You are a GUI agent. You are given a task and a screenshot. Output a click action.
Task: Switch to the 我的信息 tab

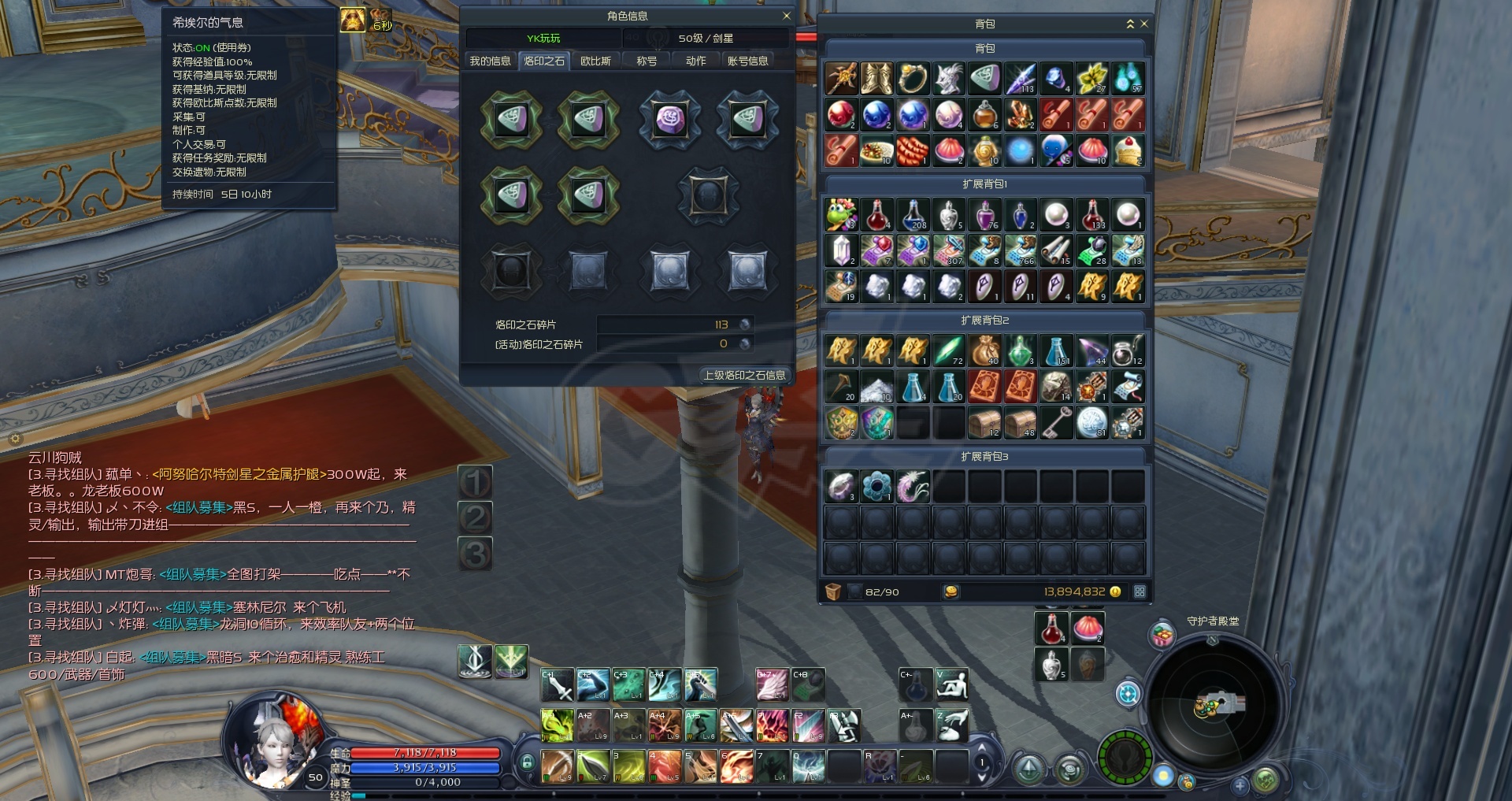pos(490,61)
